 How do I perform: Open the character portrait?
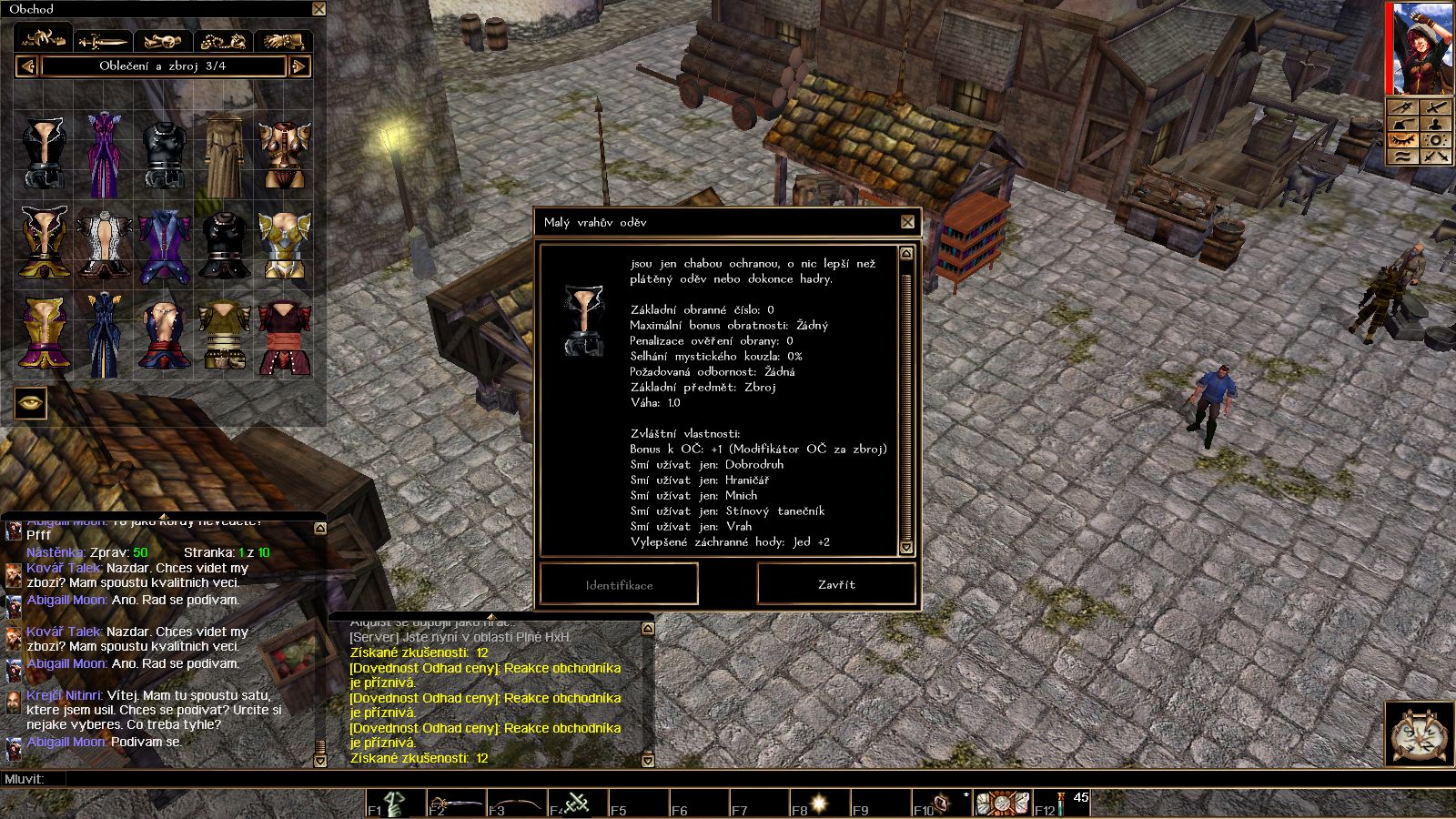coord(1420,47)
